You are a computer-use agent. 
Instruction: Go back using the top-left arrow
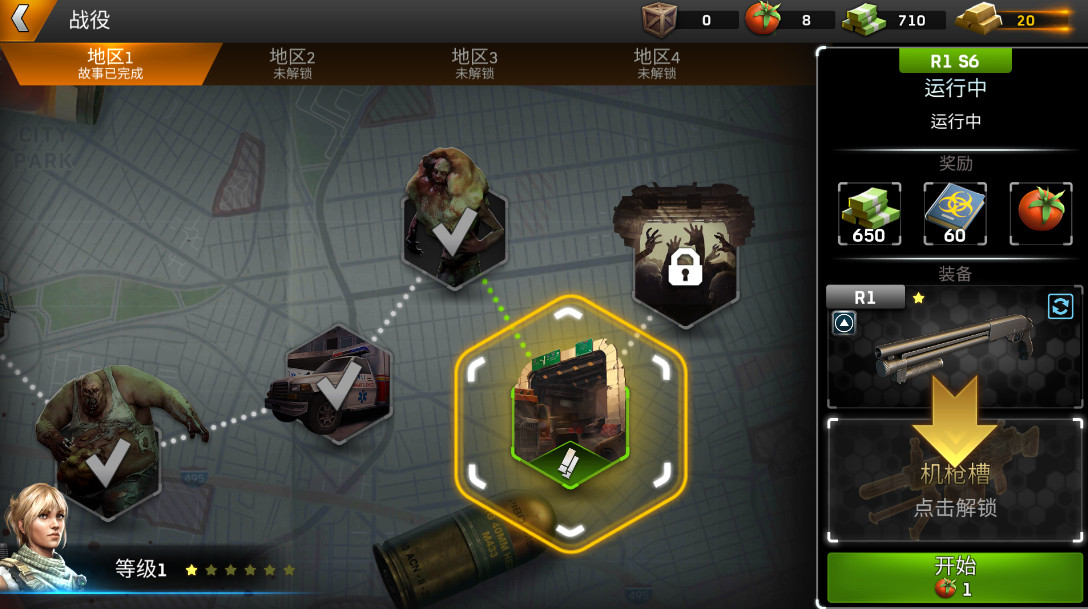pos(22,18)
